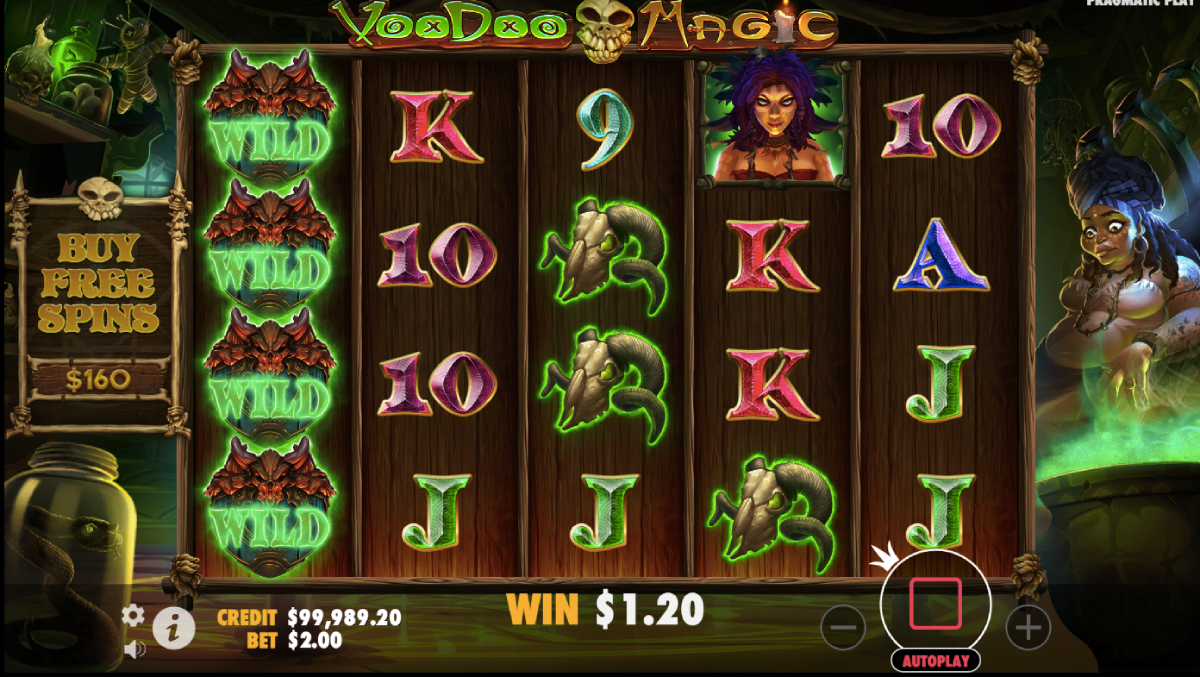Screen dimensions: 1200x677
Task: Open the settings gear menu
Action: (133, 615)
